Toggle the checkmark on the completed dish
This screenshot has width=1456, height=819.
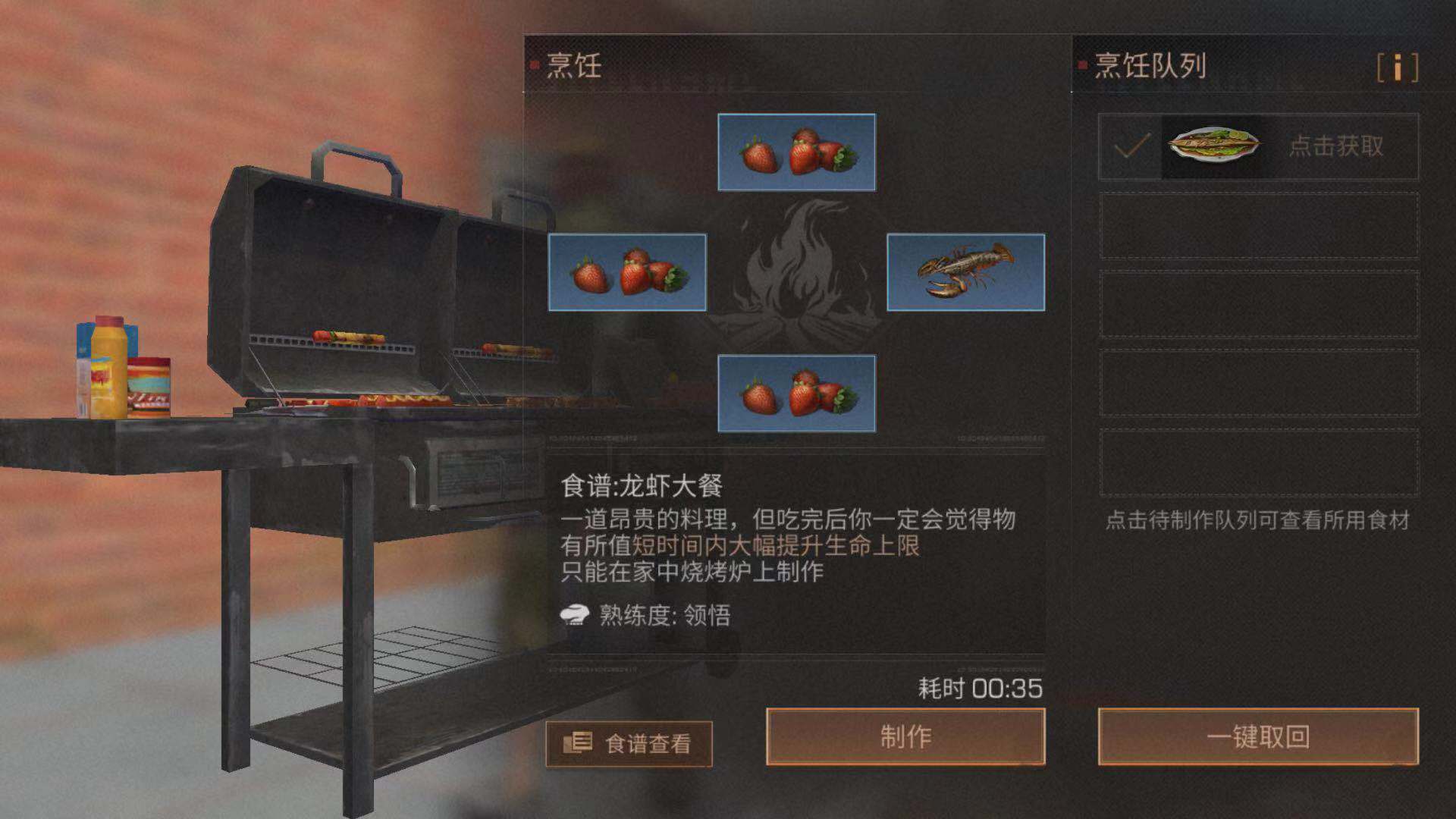pos(1133,146)
